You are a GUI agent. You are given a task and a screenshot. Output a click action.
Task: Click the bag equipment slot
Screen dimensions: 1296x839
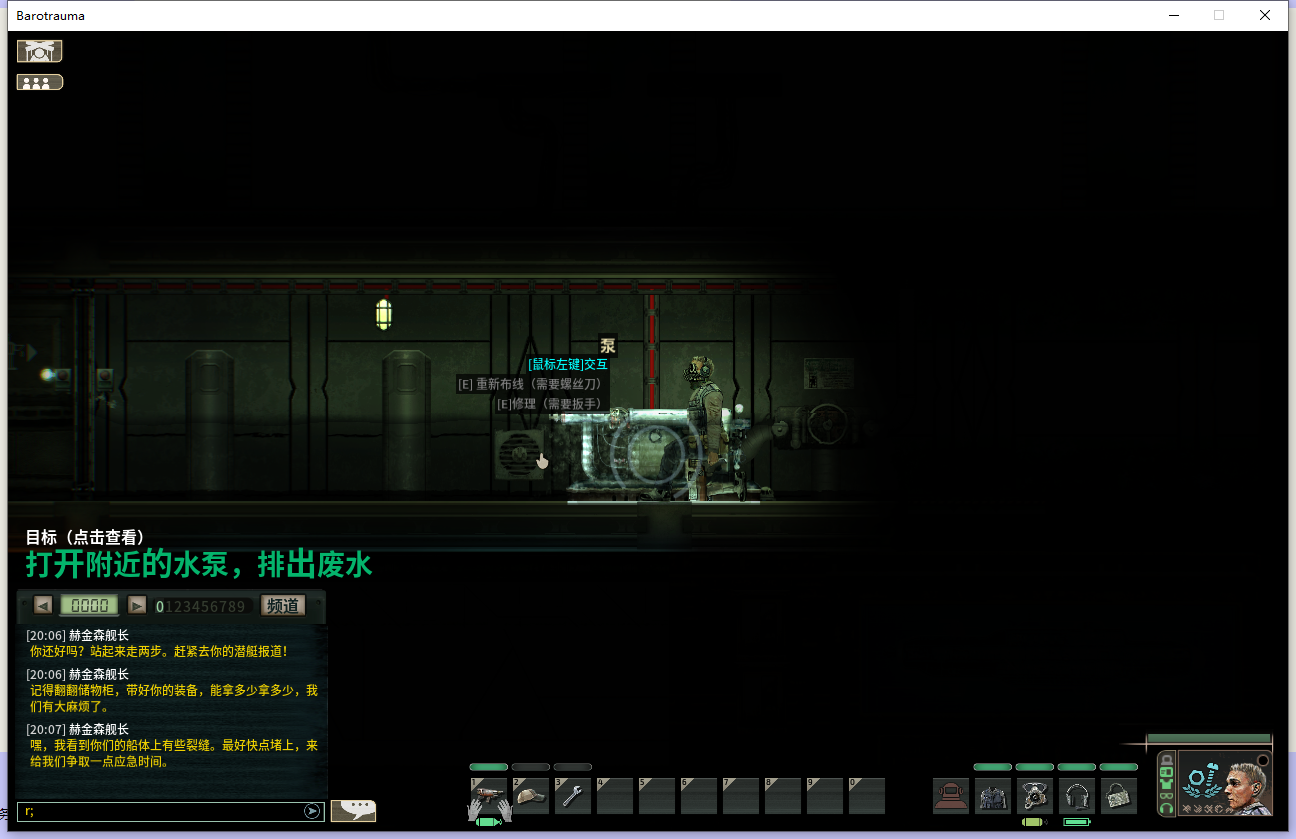1119,796
